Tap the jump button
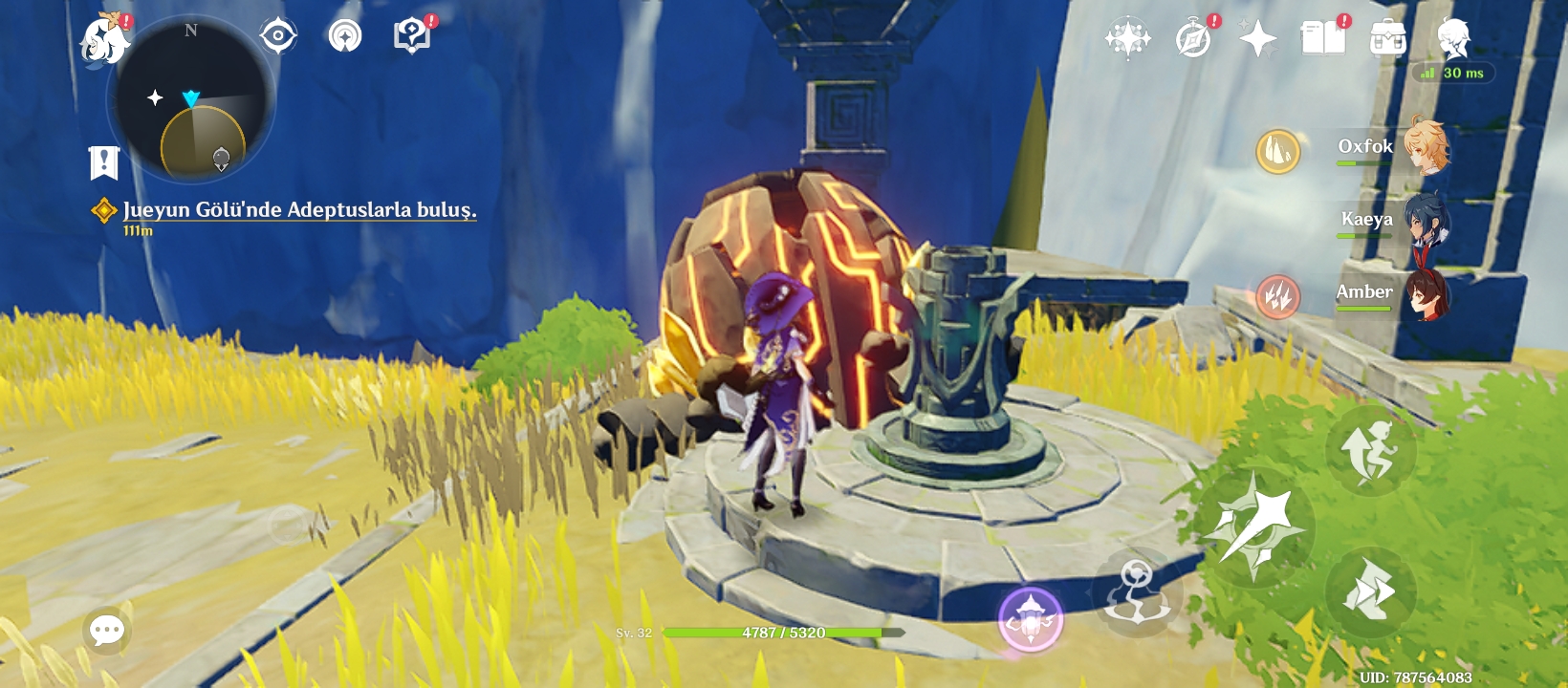Screen dimensions: 1568x688 click(x=1370, y=450)
